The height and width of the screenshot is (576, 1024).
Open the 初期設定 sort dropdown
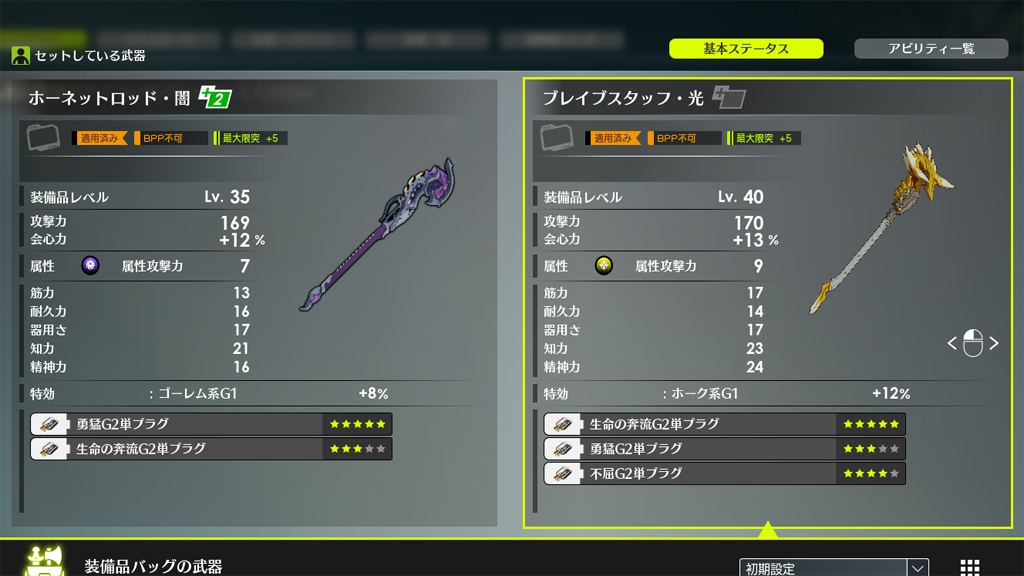tap(834, 567)
